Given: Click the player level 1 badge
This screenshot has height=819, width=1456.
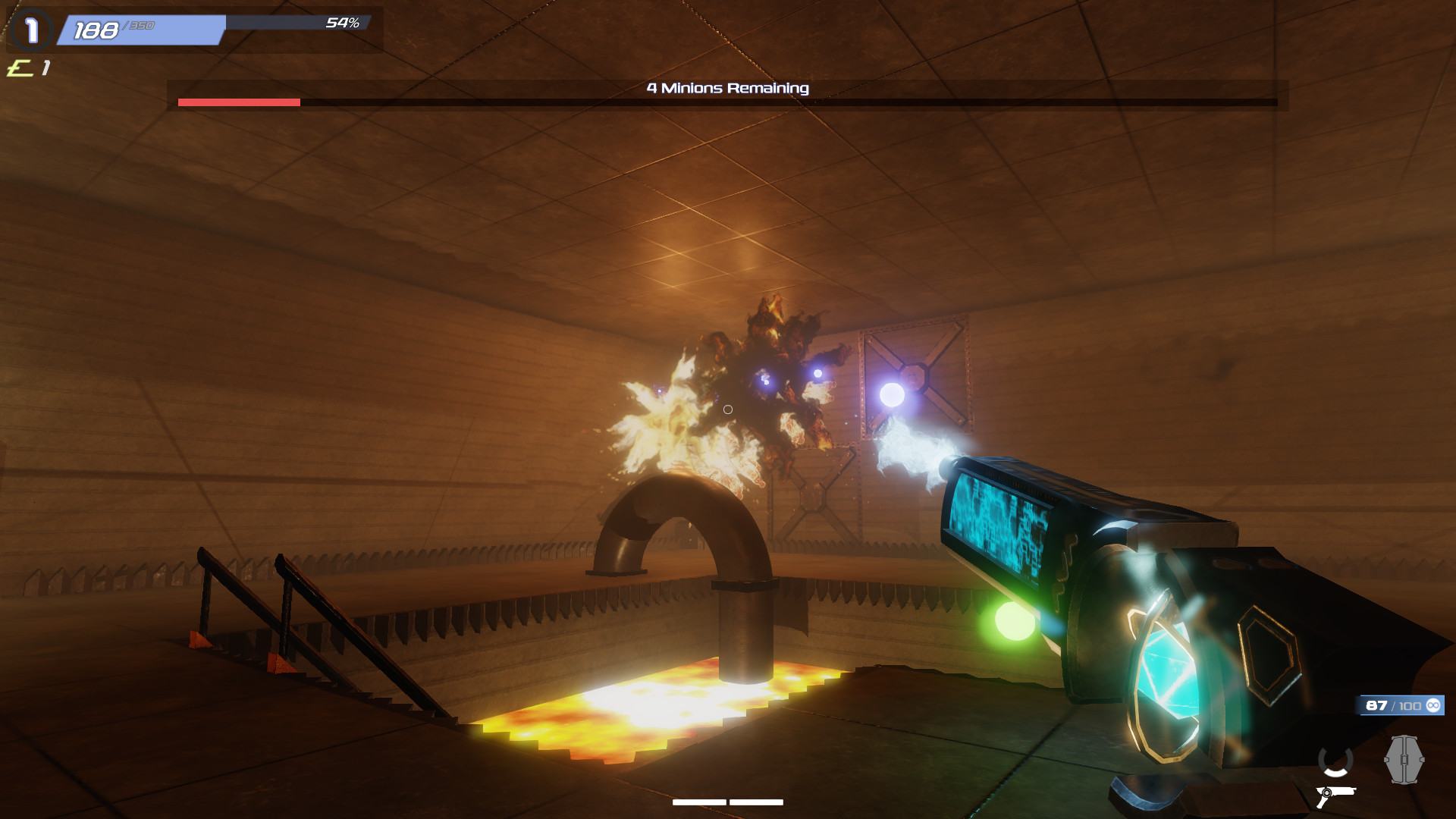Looking at the screenshot, I should coord(32,30).
